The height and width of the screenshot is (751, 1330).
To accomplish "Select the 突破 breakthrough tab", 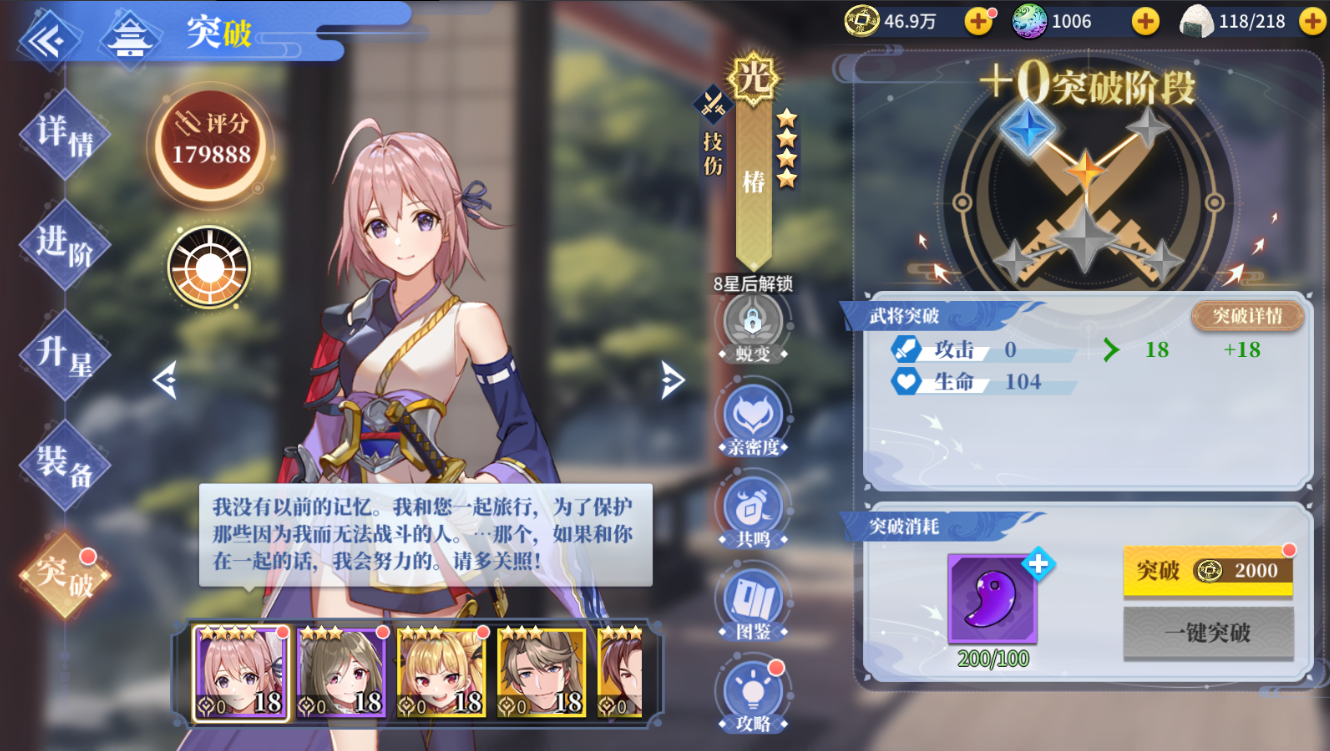I will [x=65, y=576].
